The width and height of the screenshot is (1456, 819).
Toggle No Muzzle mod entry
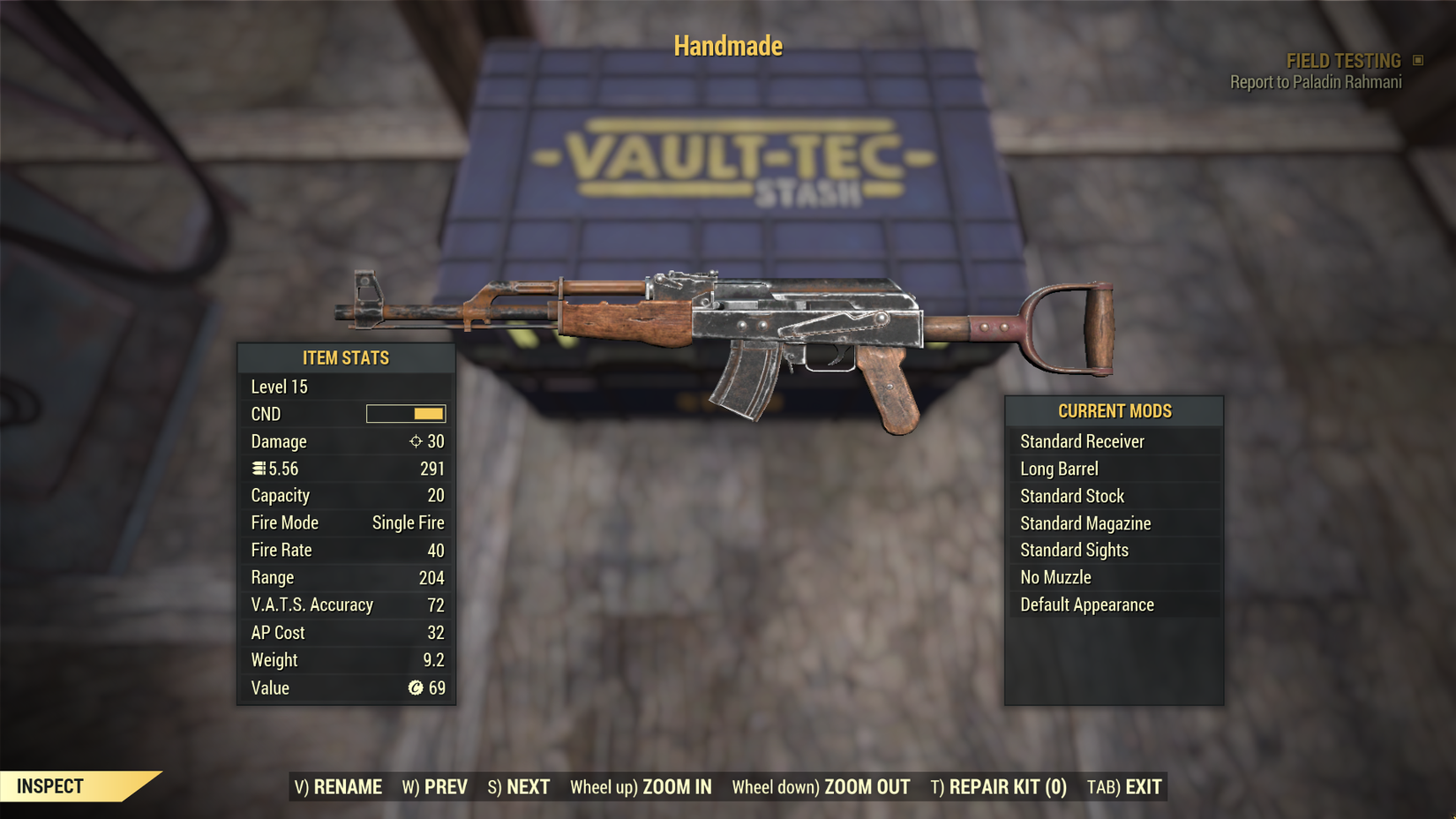coord(1055,577)
